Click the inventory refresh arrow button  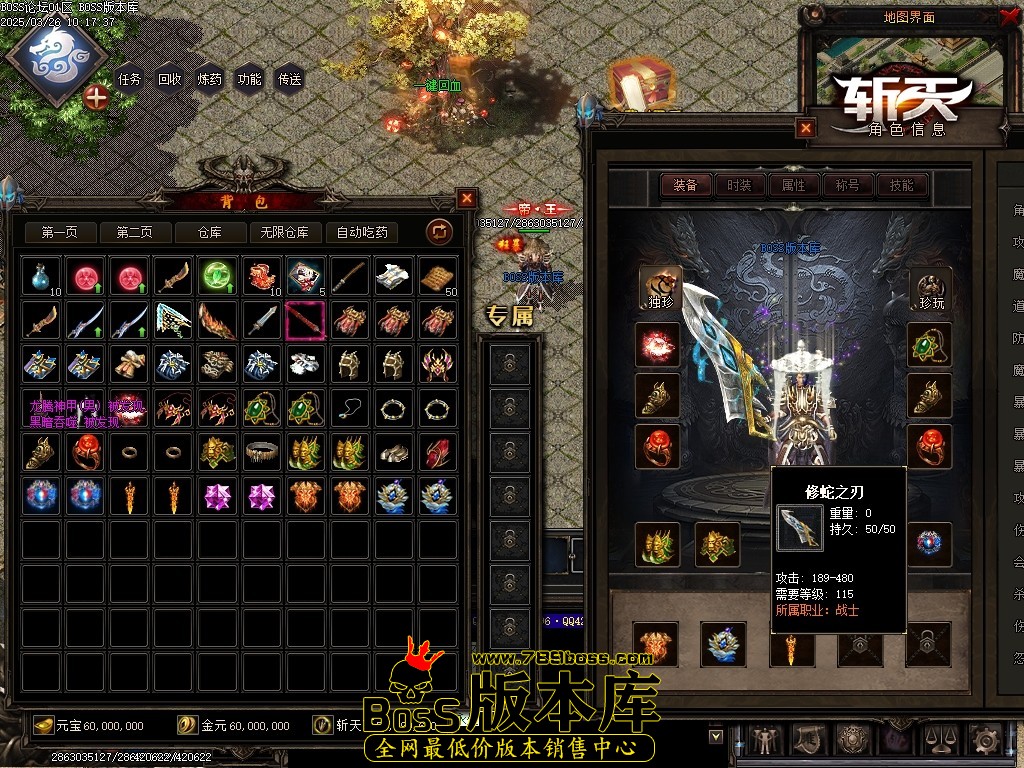(439, 233)
